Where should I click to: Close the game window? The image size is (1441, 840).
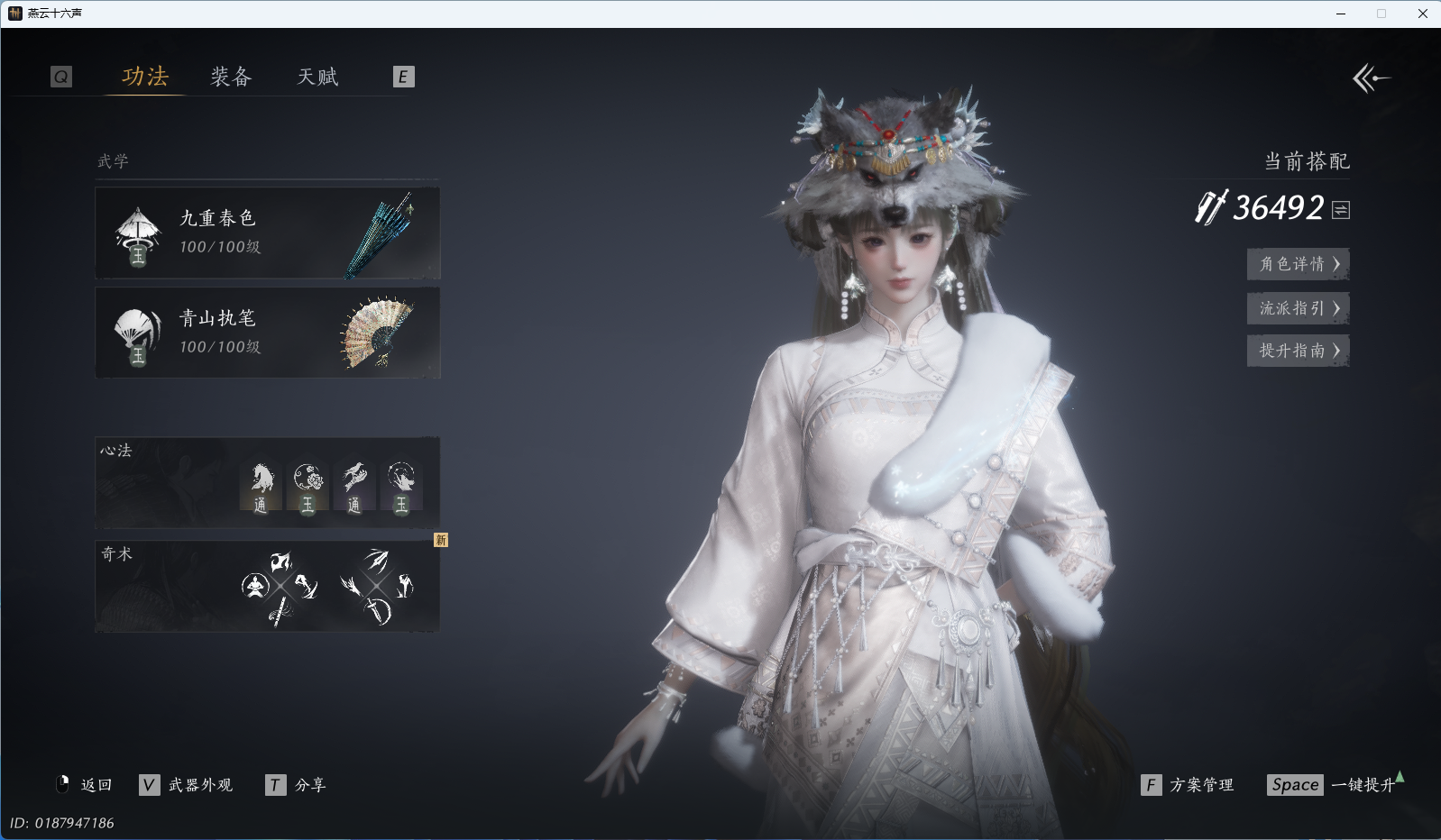pos(1423,14)
